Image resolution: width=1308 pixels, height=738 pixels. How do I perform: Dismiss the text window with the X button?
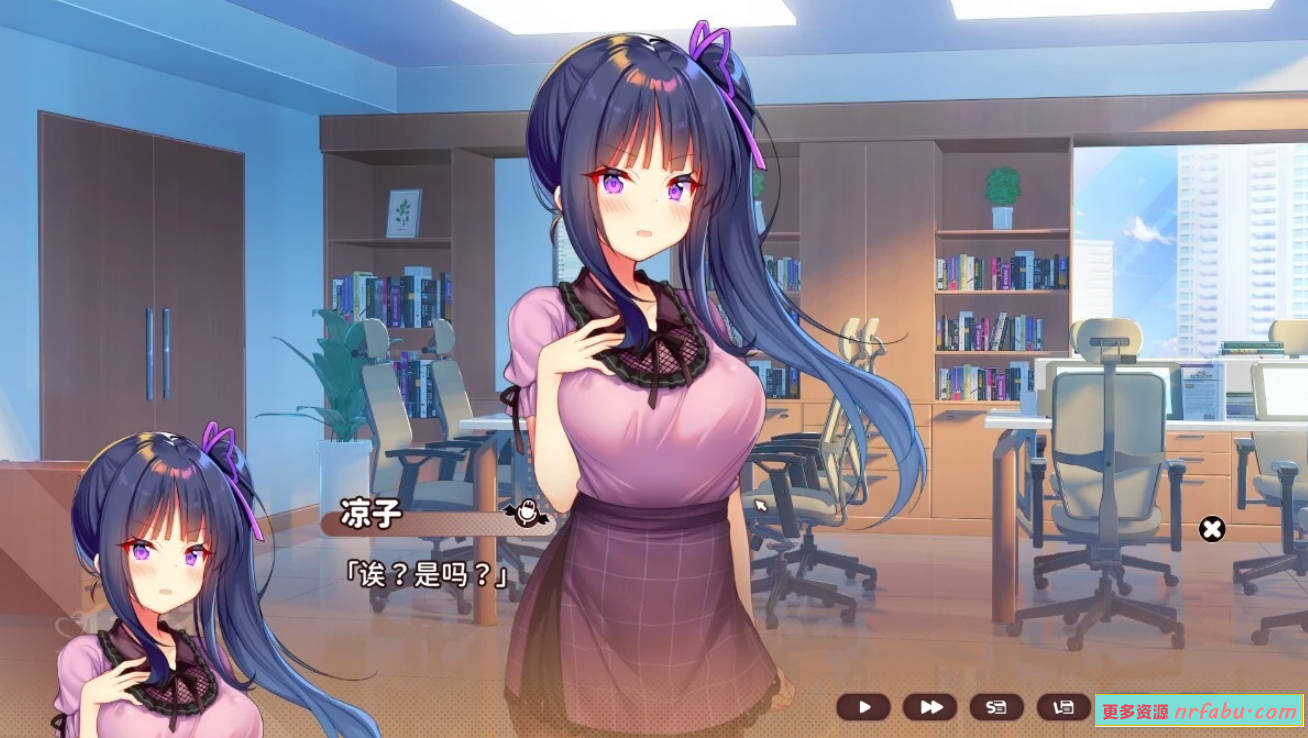point(1211,529)
